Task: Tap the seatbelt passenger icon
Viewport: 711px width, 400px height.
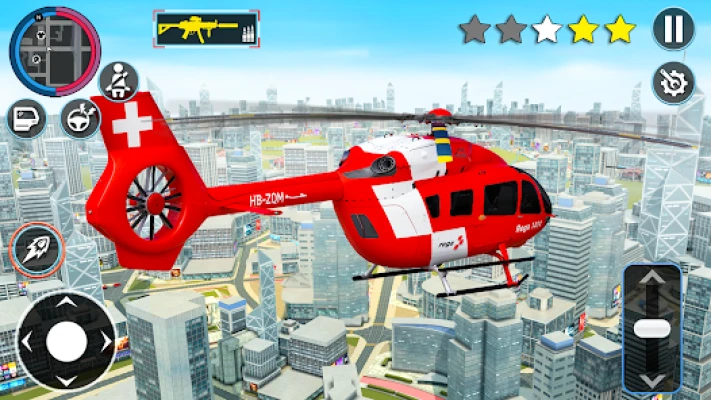Action: point(118,80)
